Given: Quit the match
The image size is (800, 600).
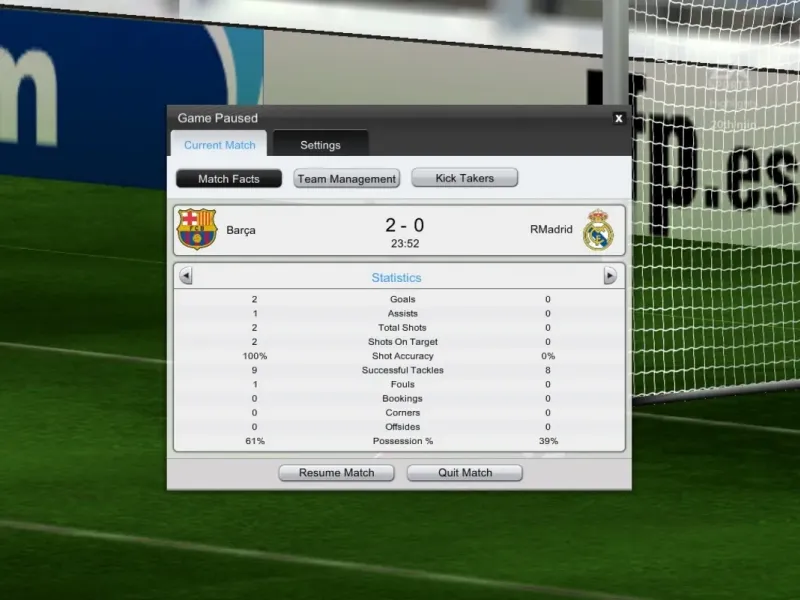Looking at the screenshot, I should 465,473.
